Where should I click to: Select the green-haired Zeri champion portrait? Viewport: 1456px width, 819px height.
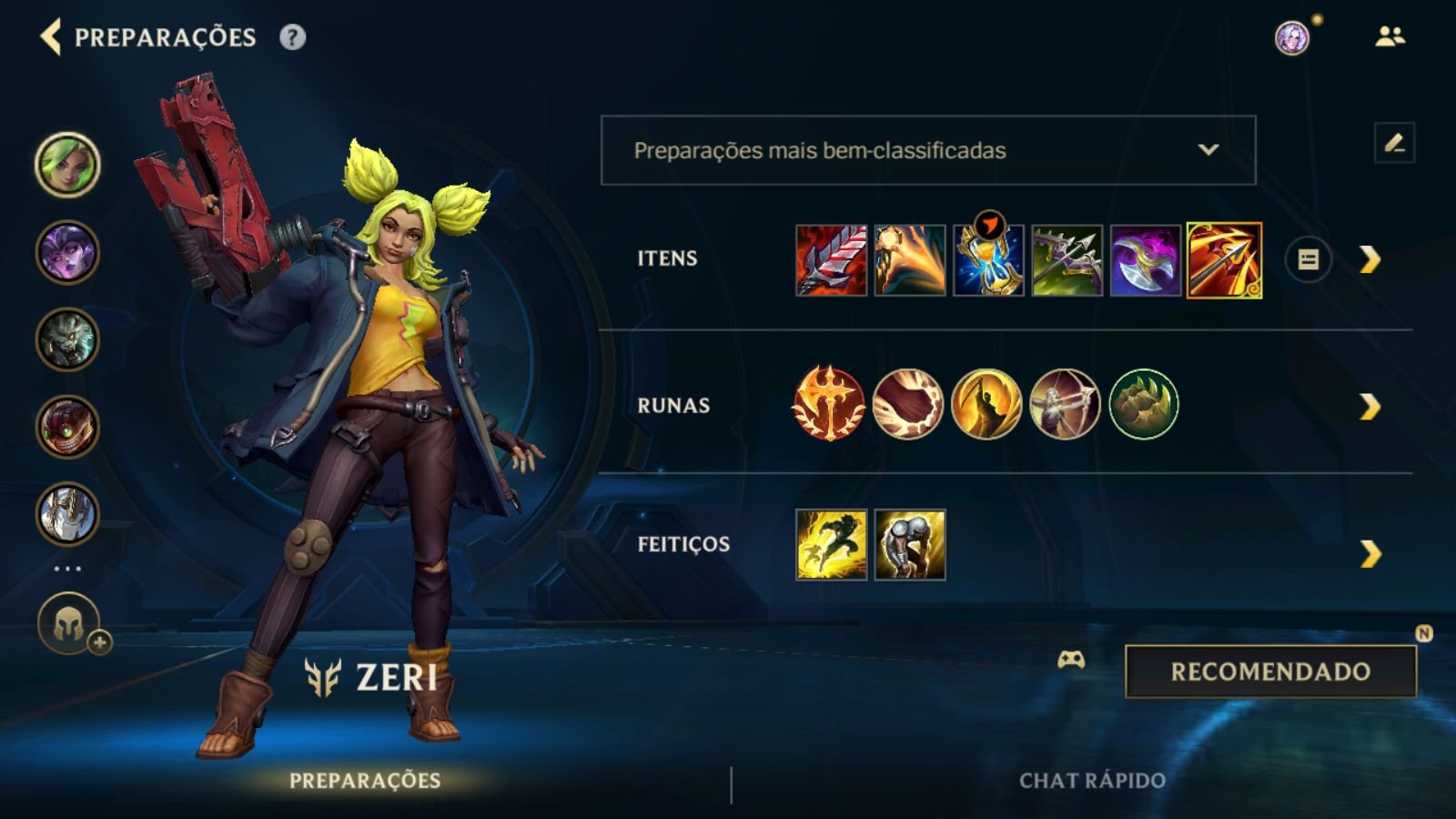[x=67, y=165]
